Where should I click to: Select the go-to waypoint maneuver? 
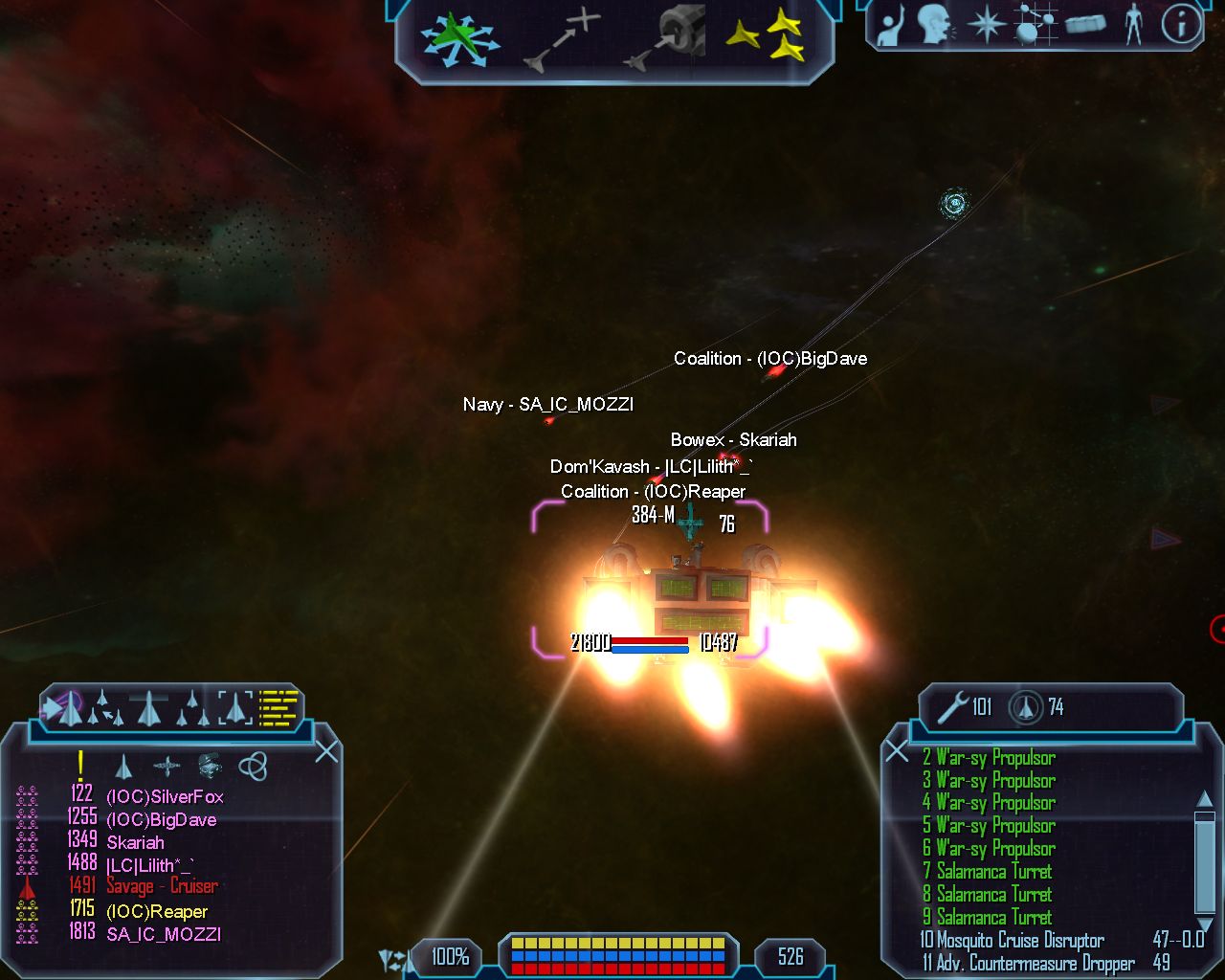(564, 40)
